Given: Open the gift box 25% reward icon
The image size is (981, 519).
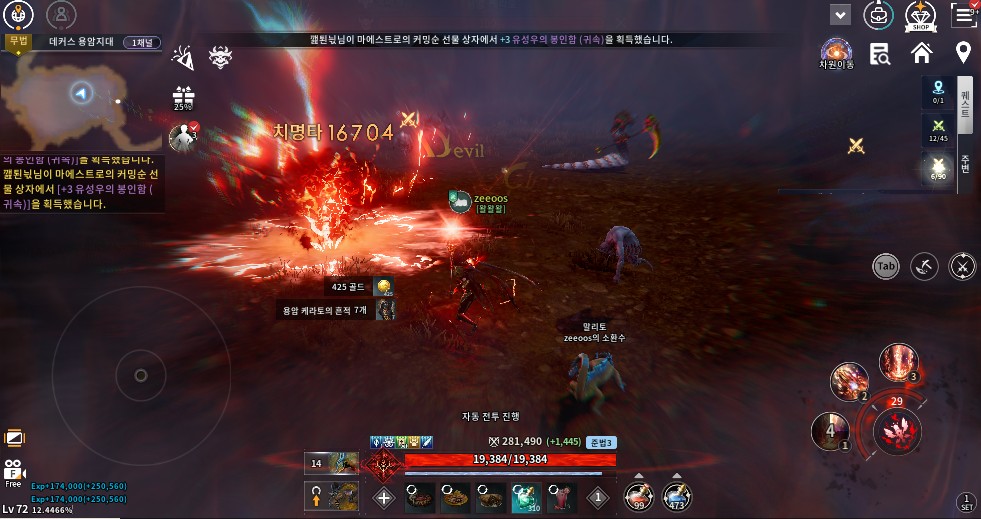Looking at the screenshot, I should (x=183, y=98).
